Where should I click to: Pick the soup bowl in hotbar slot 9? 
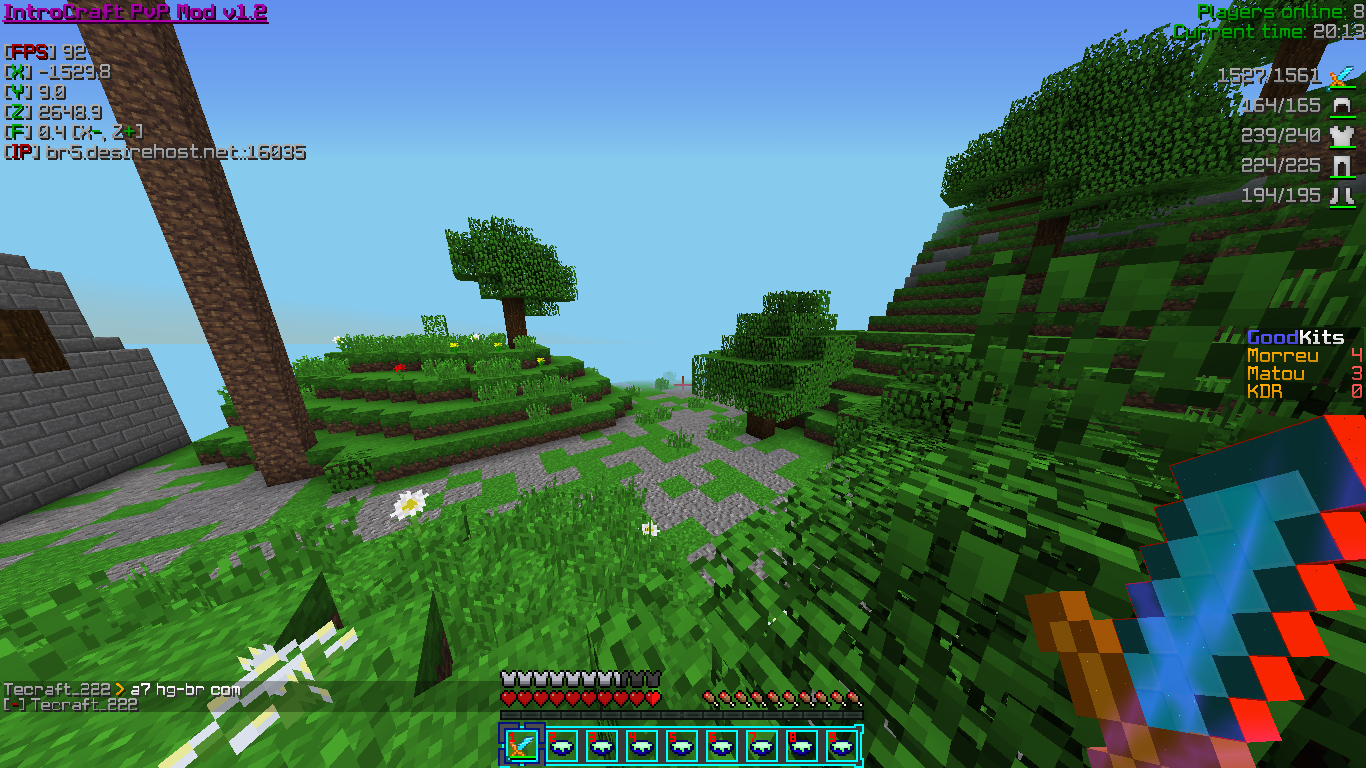[841, 745]
